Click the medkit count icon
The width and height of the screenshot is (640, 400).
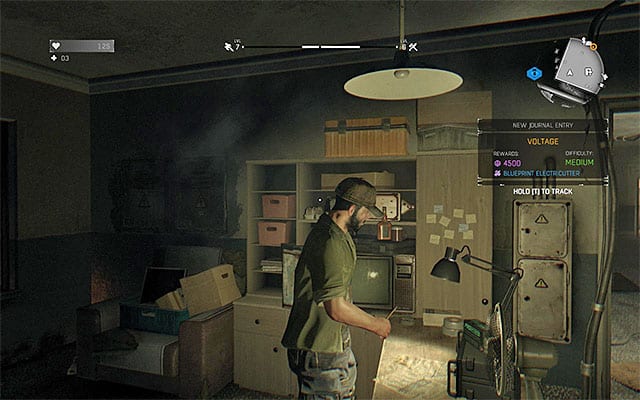[55, 58]
